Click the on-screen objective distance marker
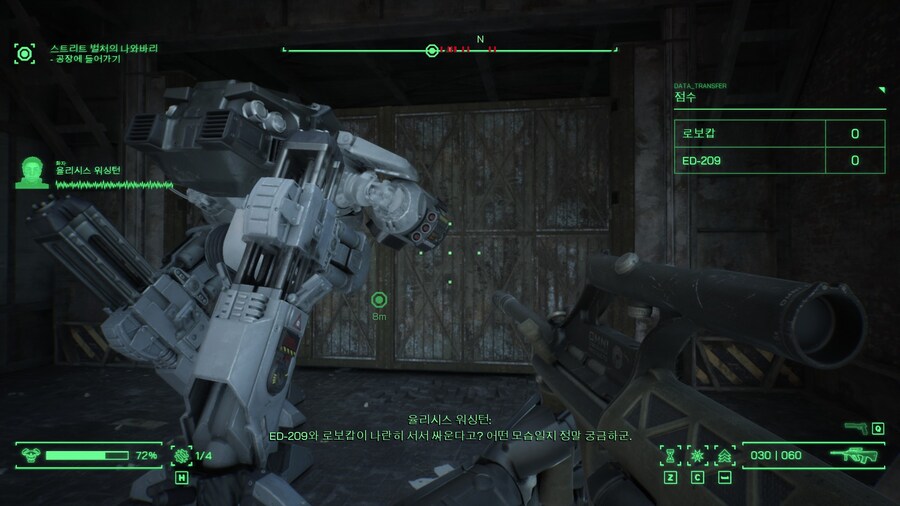Viewport: 900px width, 506px height. click(x=379, y=299)
